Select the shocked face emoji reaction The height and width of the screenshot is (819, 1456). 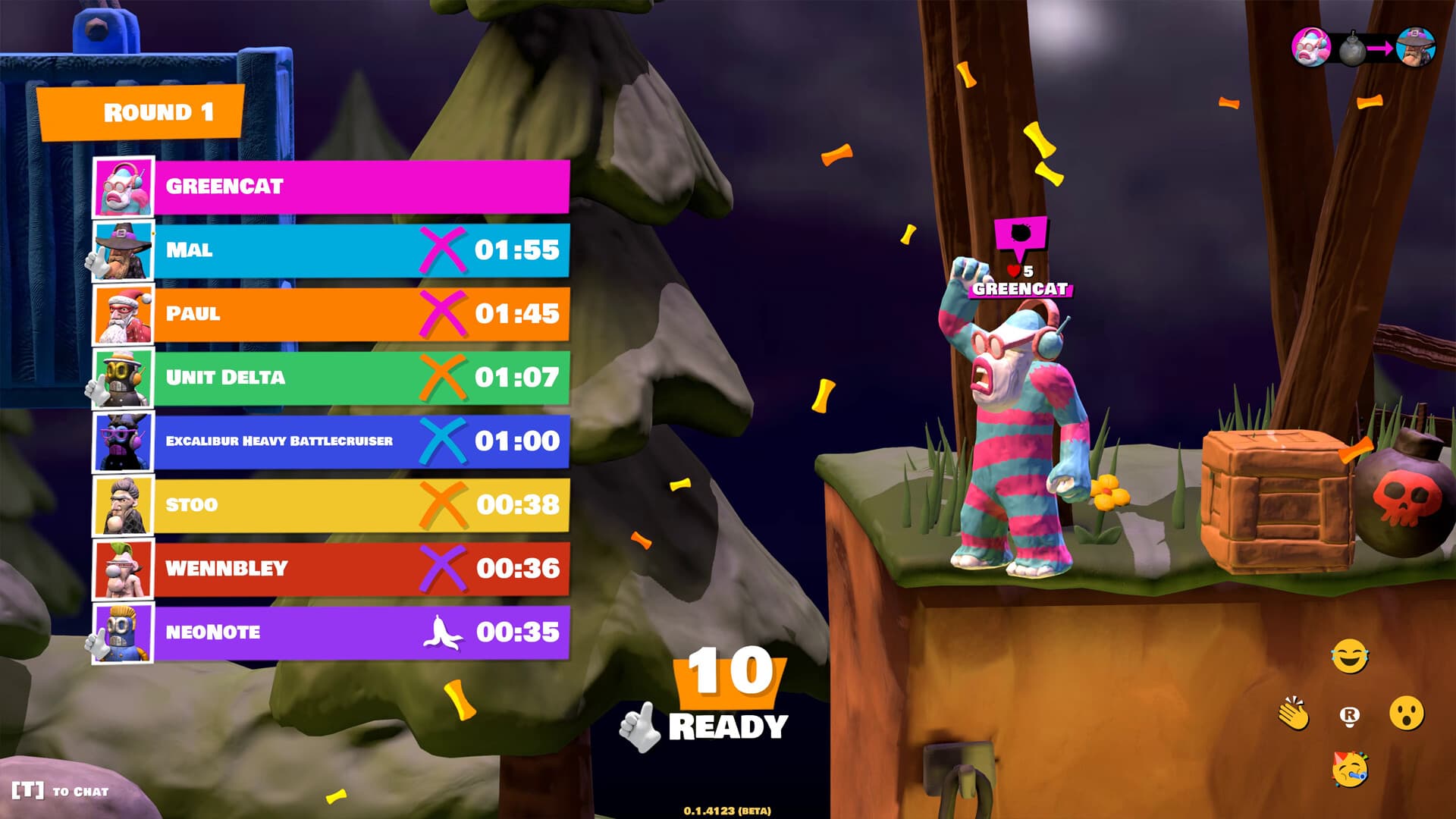click(1407, 712)
